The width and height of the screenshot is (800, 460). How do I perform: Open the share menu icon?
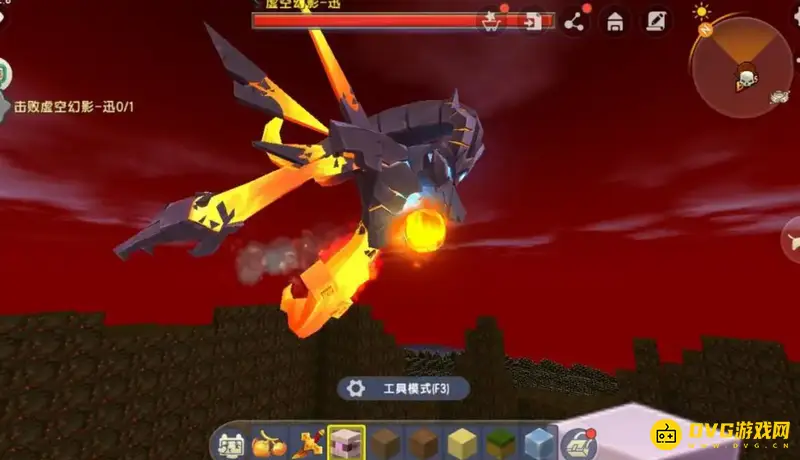click(574, 20)
